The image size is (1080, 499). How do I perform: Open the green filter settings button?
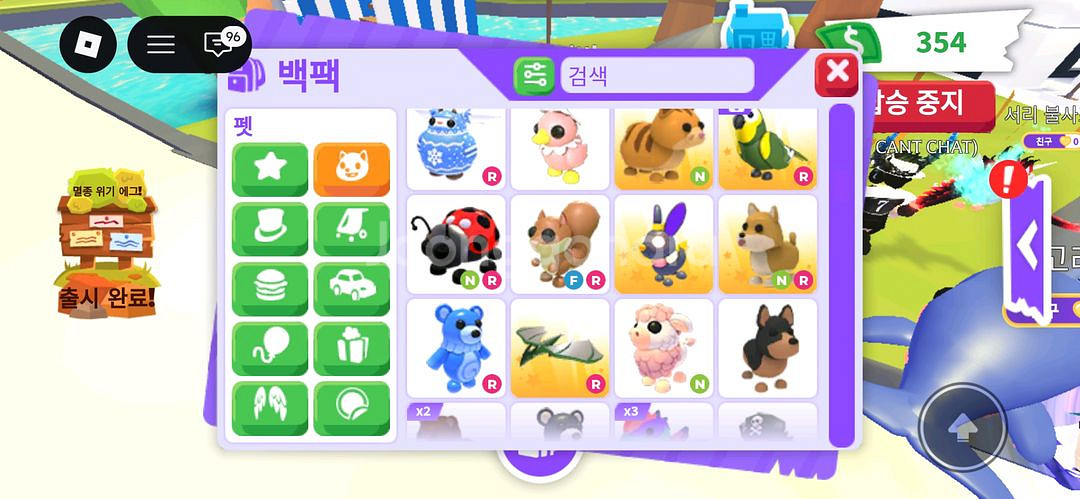[x=534, y=76]
